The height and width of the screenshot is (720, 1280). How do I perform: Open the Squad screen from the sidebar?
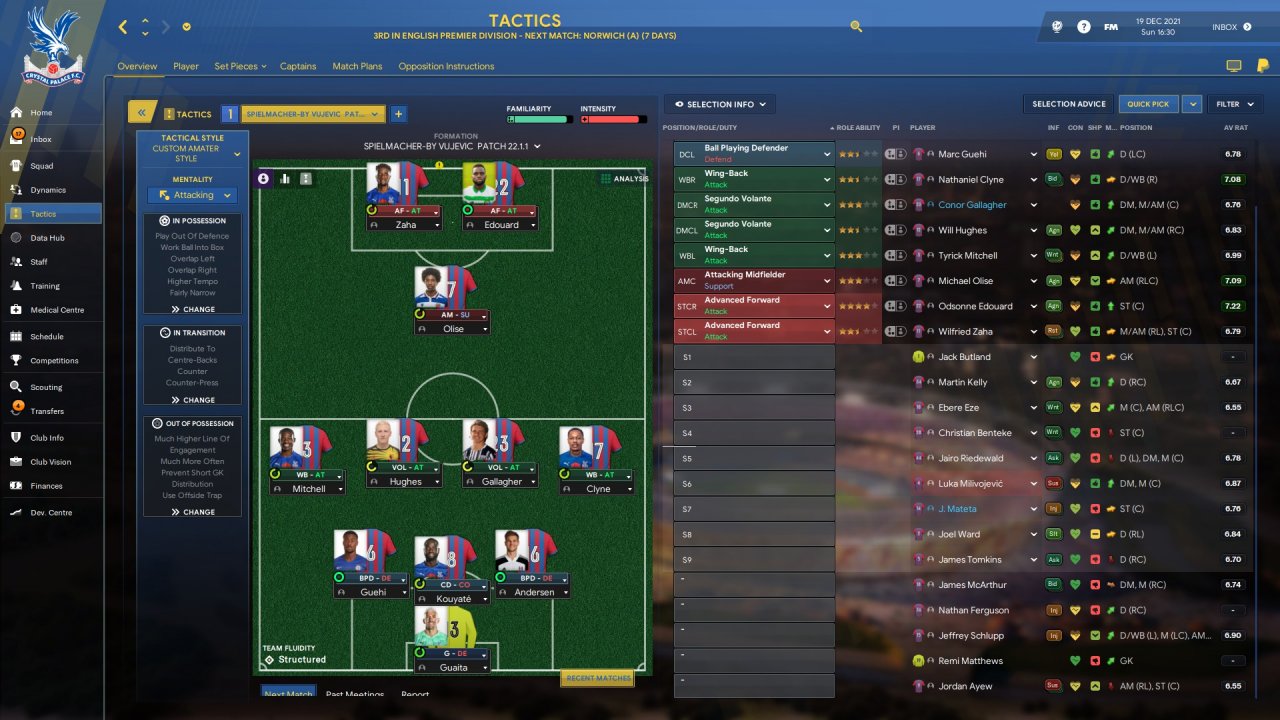click(41, 166)
